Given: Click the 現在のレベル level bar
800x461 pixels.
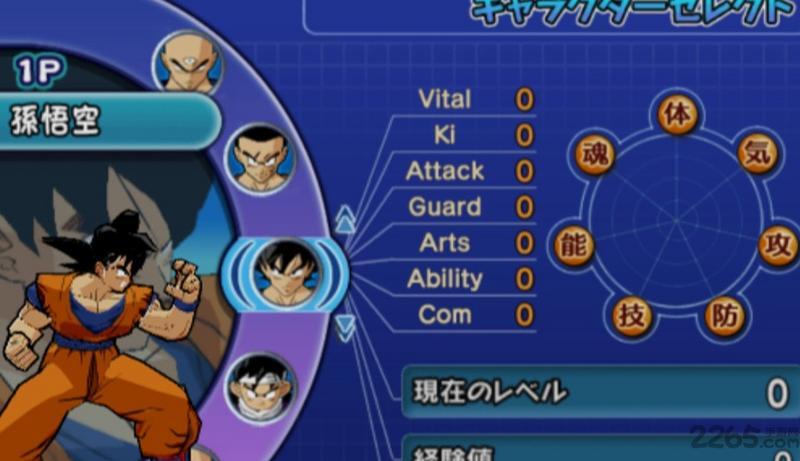Looking at the screenshot, I should [x=600, y=392].
